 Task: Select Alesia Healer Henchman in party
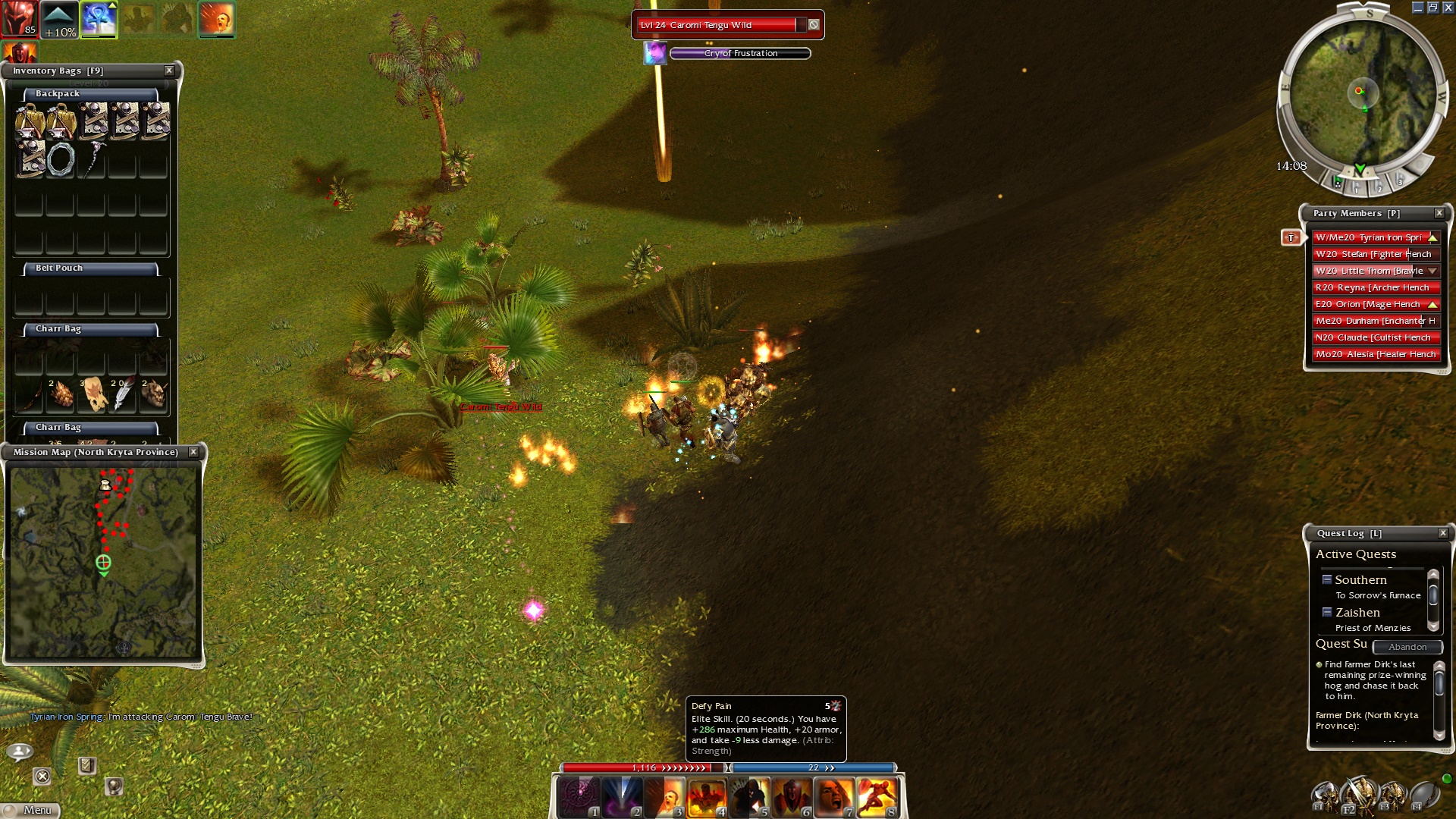click(x=1375, y=354)
